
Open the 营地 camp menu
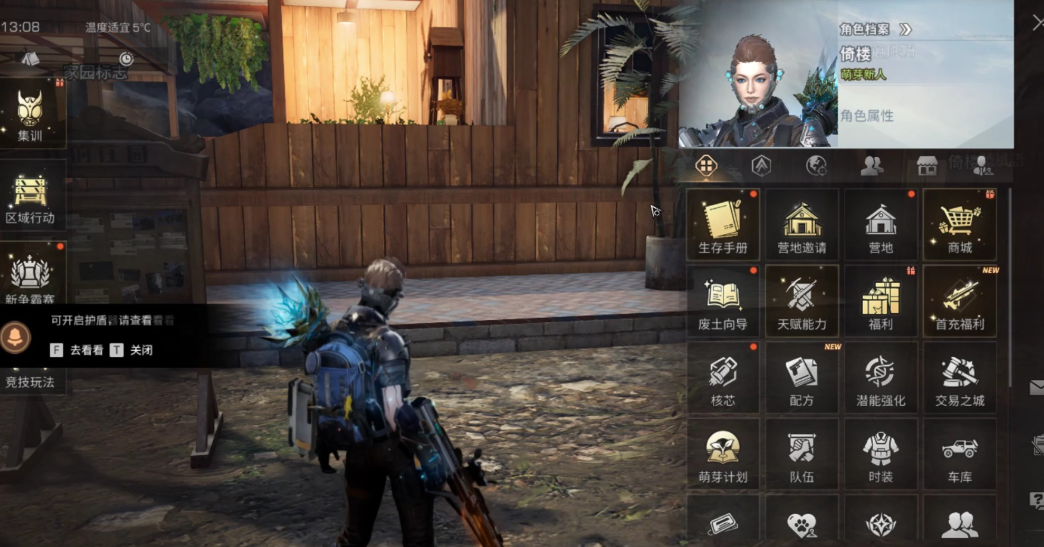pyautogui.click(x=881, y=224)
